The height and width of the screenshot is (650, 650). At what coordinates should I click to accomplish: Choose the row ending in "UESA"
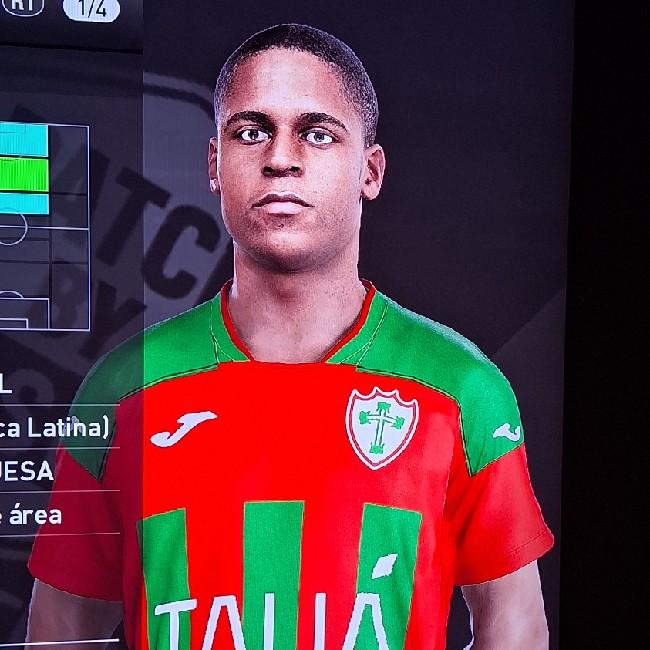(x=28, y=470)
